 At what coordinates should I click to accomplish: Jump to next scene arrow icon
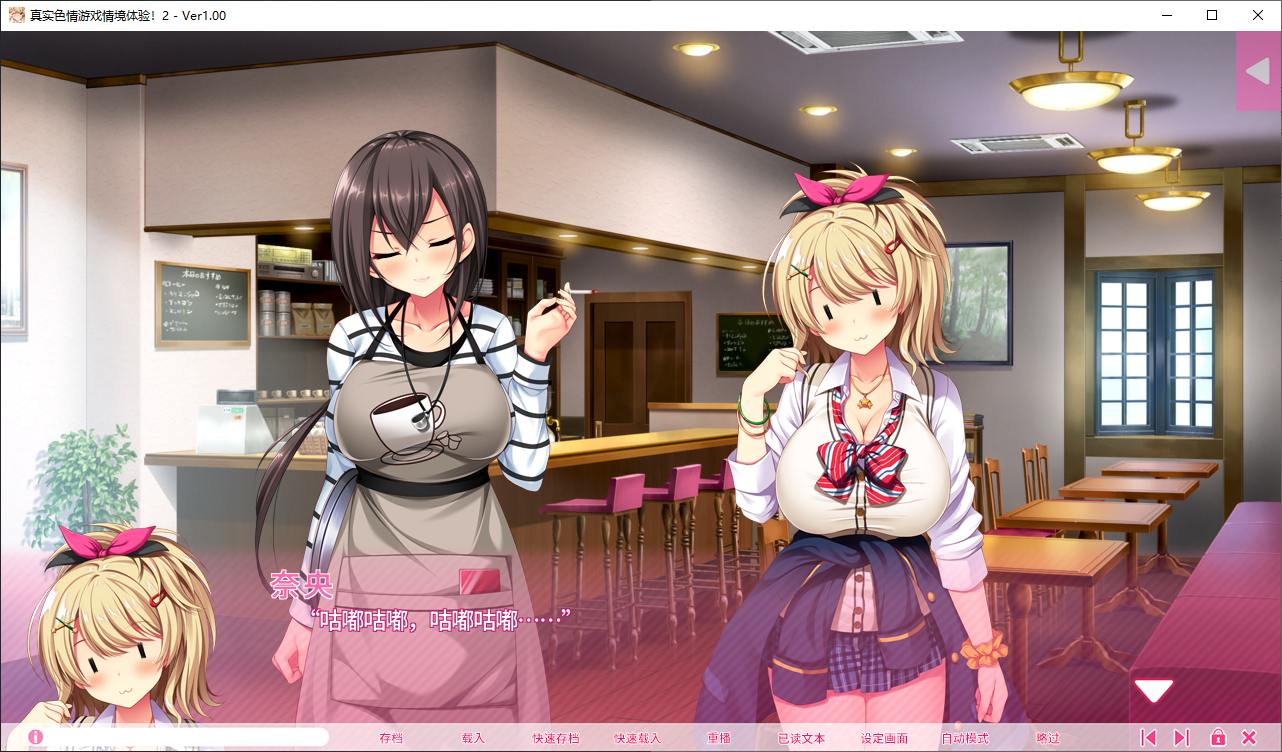coord(1181,738)
